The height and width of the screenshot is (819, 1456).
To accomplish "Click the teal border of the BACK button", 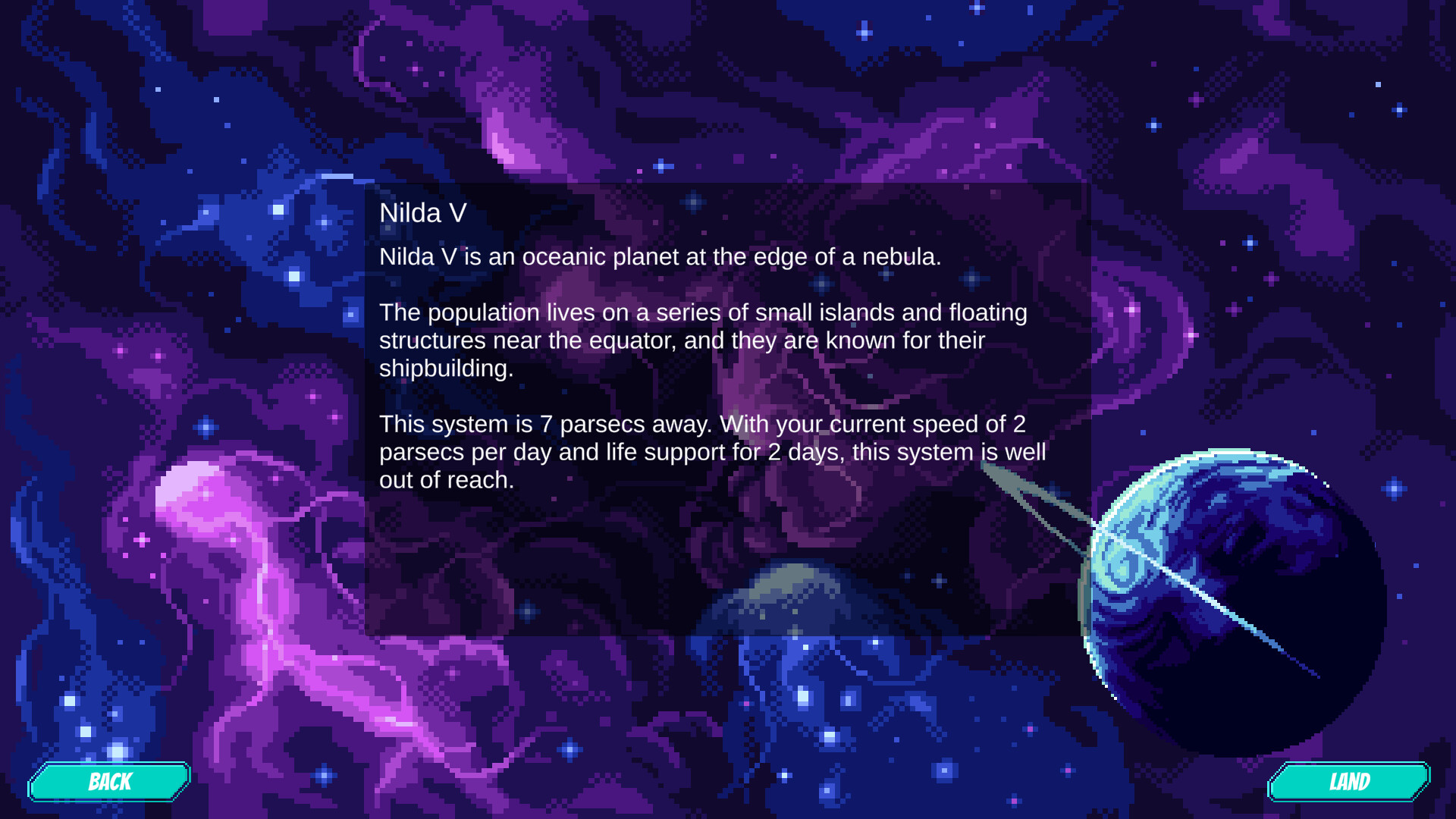I will (110, 764).
